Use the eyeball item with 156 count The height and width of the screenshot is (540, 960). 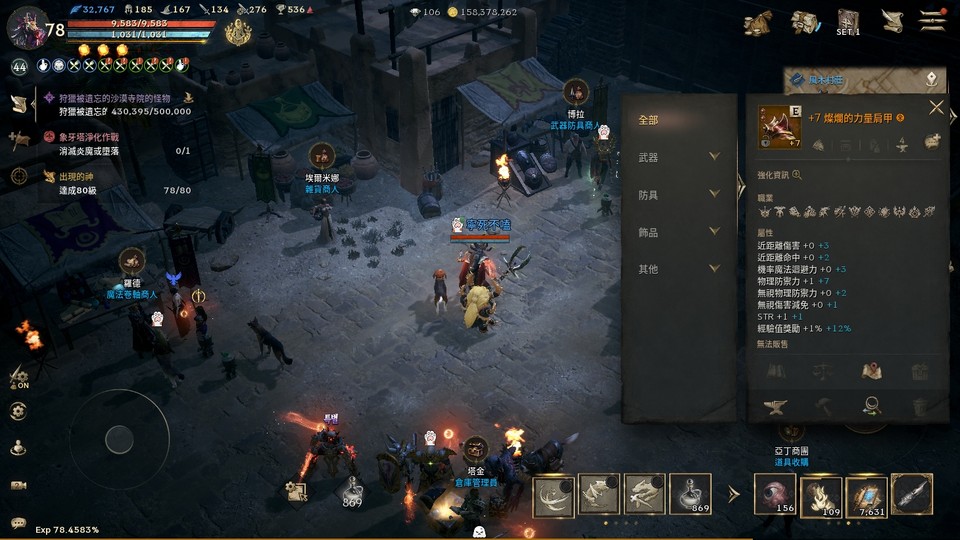pos(774,494)
